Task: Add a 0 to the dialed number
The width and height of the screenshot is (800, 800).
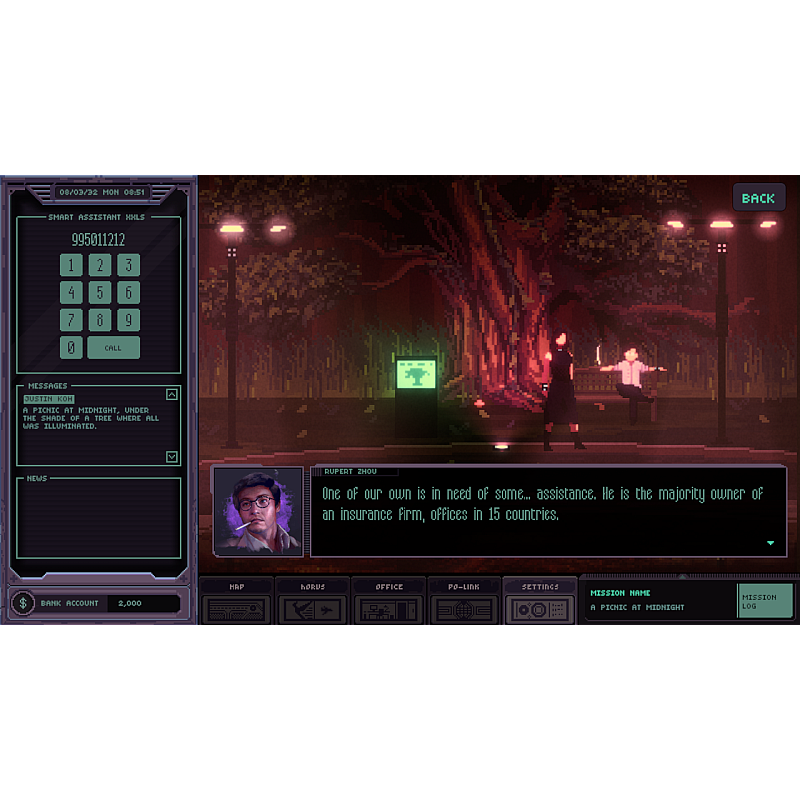Action: (71, 348)
